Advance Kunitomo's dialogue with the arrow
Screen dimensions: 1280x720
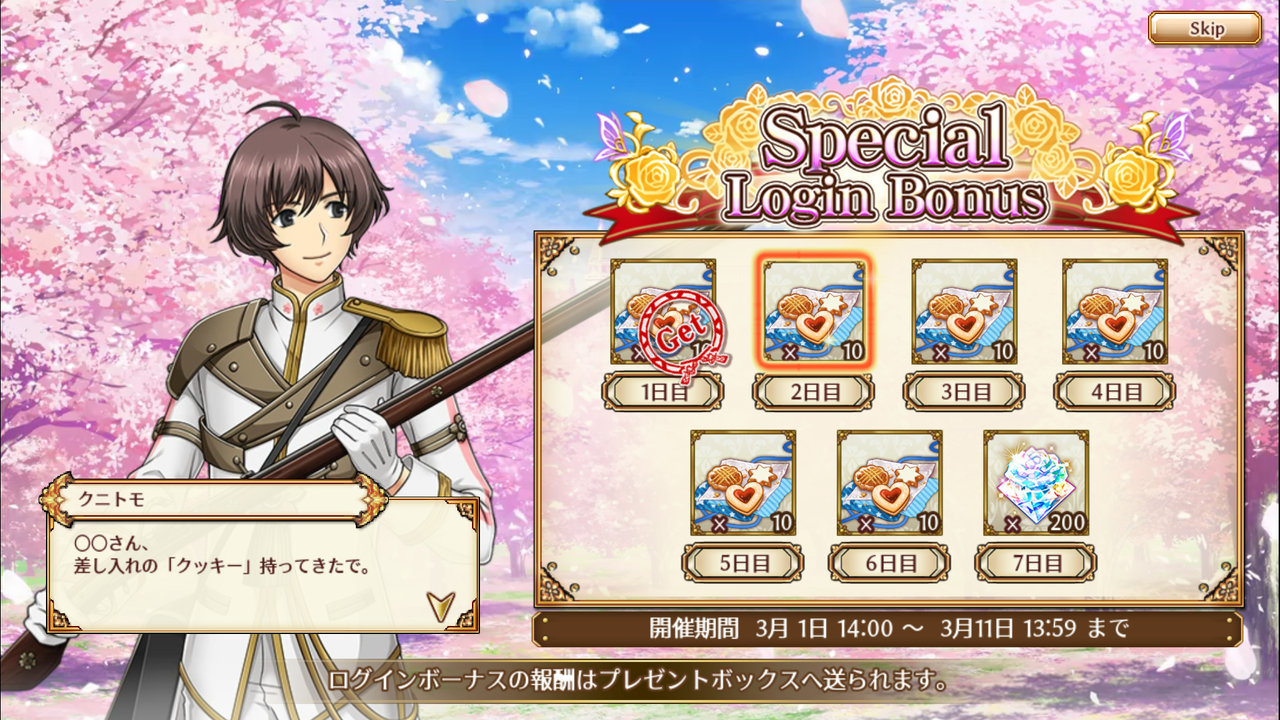[438, 604]
